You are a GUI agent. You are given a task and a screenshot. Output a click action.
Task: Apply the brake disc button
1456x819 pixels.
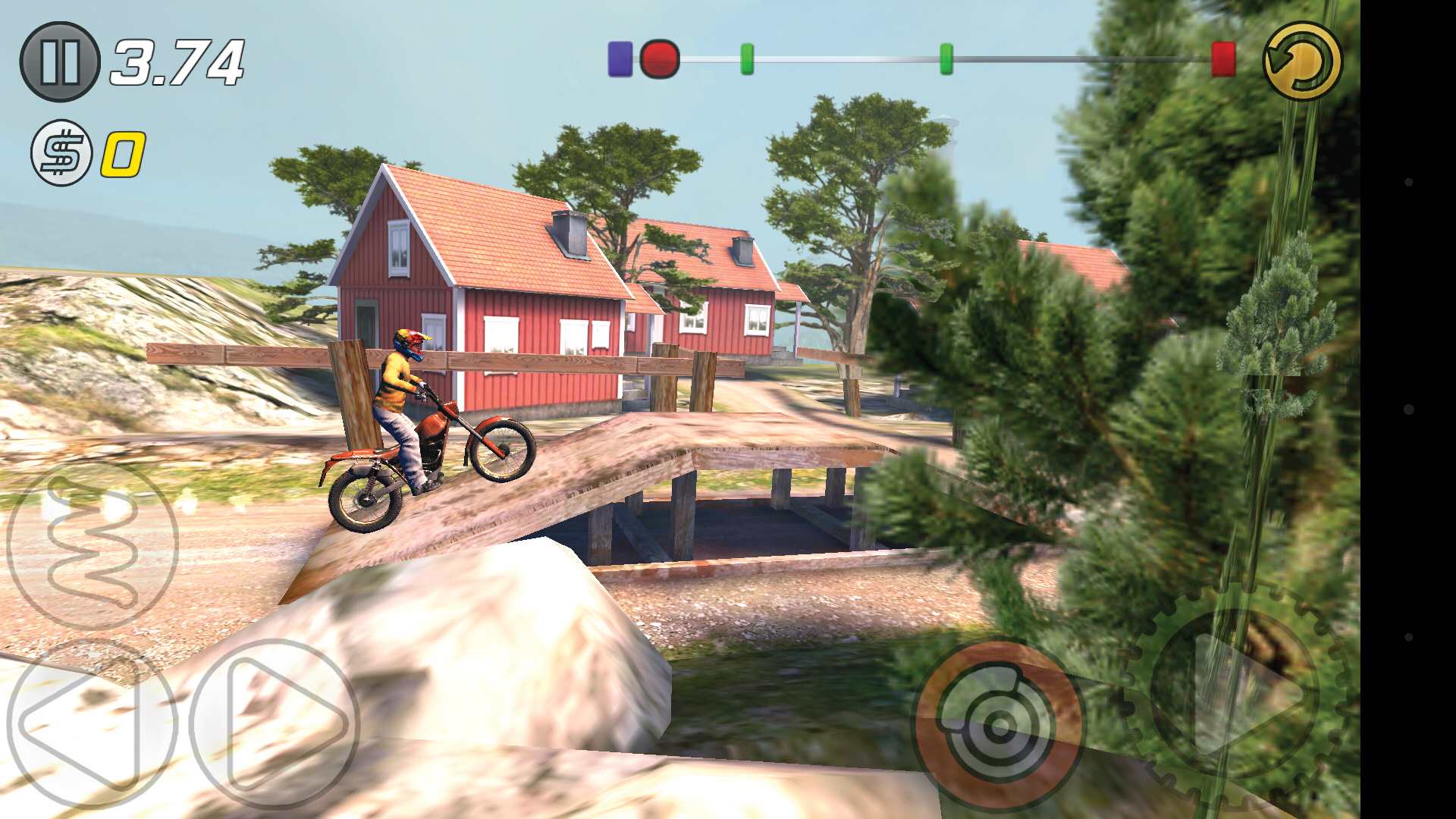pyautogui.click(x=998, y=726)
